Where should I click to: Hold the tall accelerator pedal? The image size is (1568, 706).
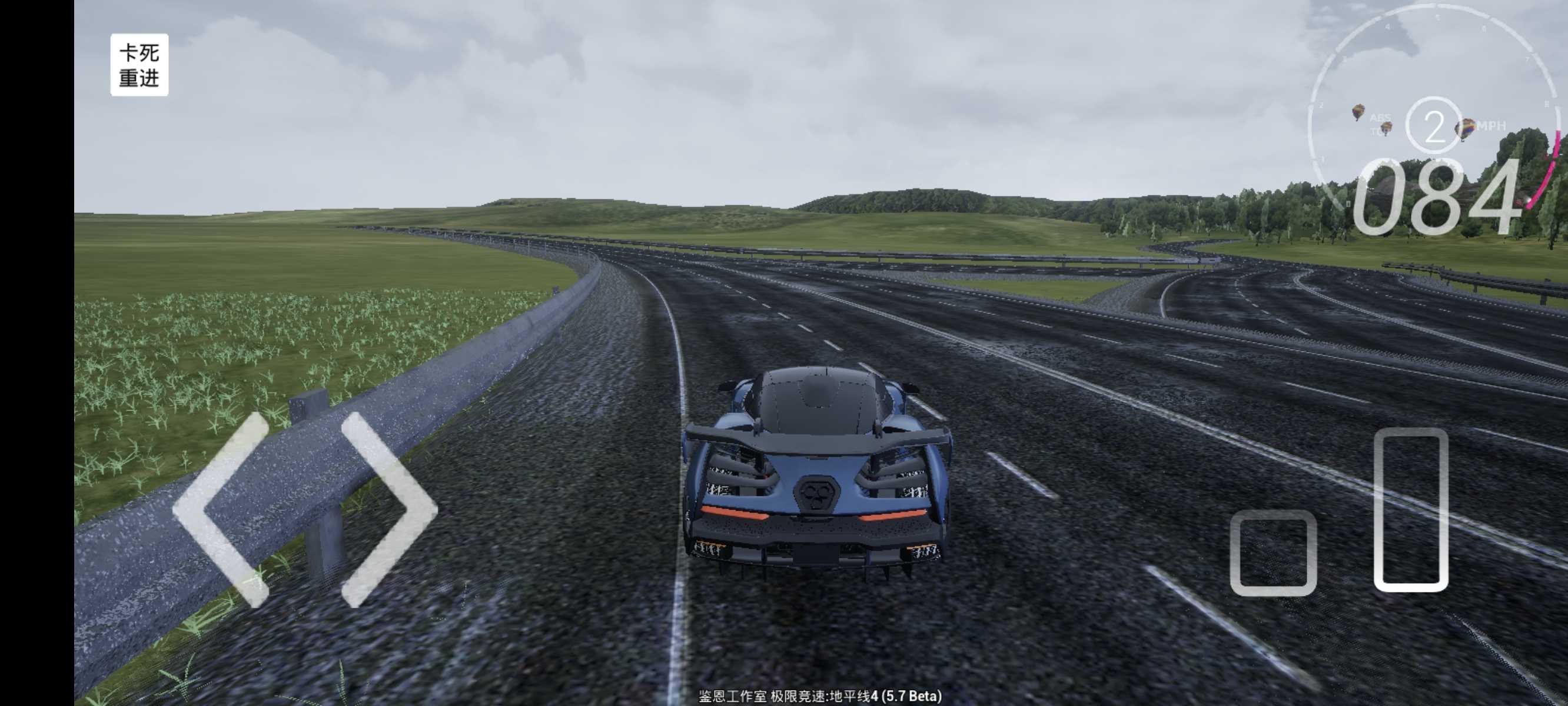coord(1410,509)
